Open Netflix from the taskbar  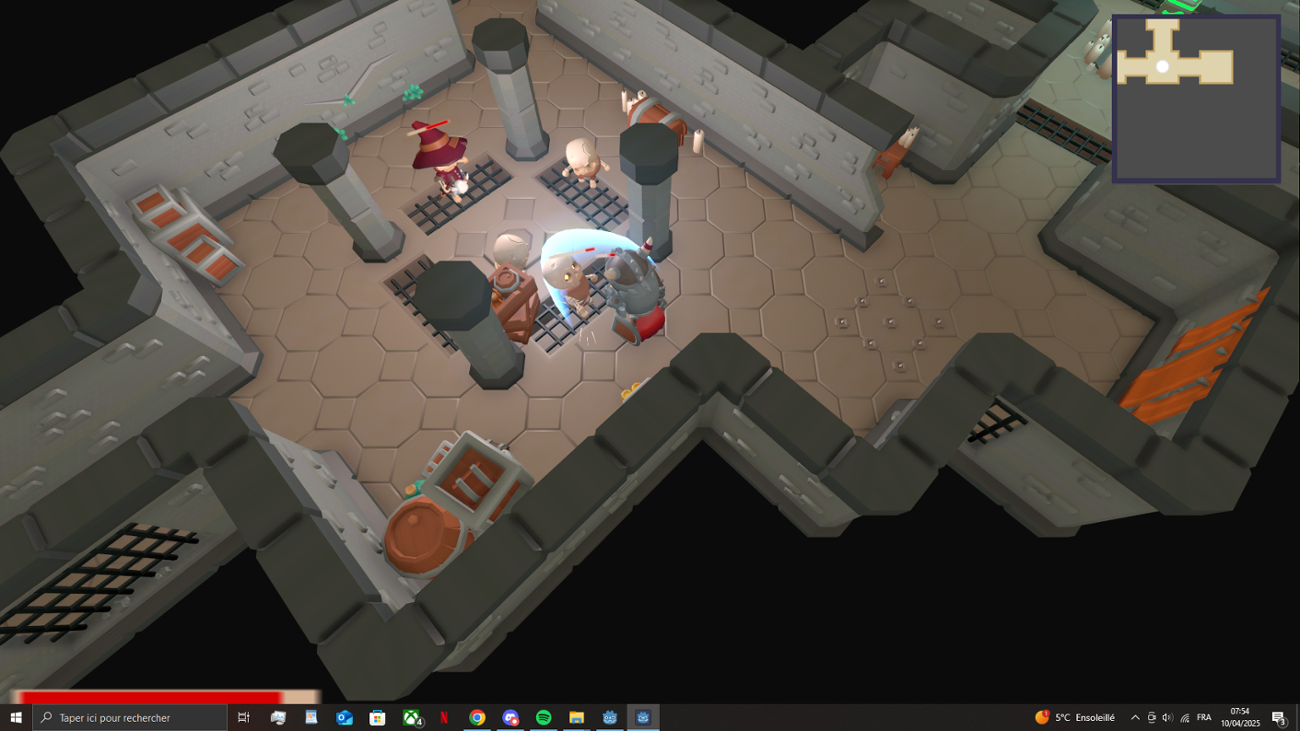point(443,717)
